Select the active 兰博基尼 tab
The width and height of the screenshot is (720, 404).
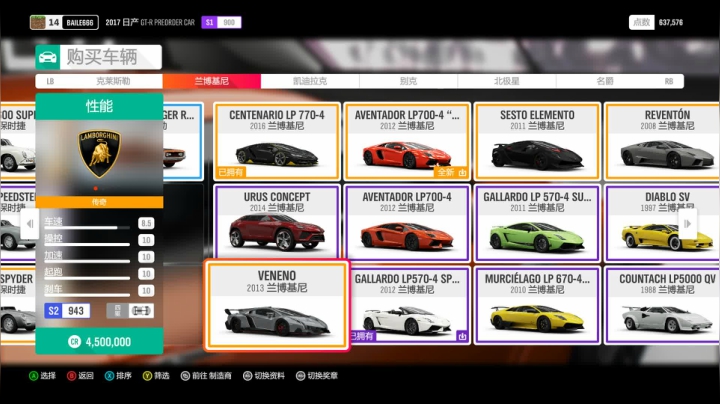tap(211, 81)
